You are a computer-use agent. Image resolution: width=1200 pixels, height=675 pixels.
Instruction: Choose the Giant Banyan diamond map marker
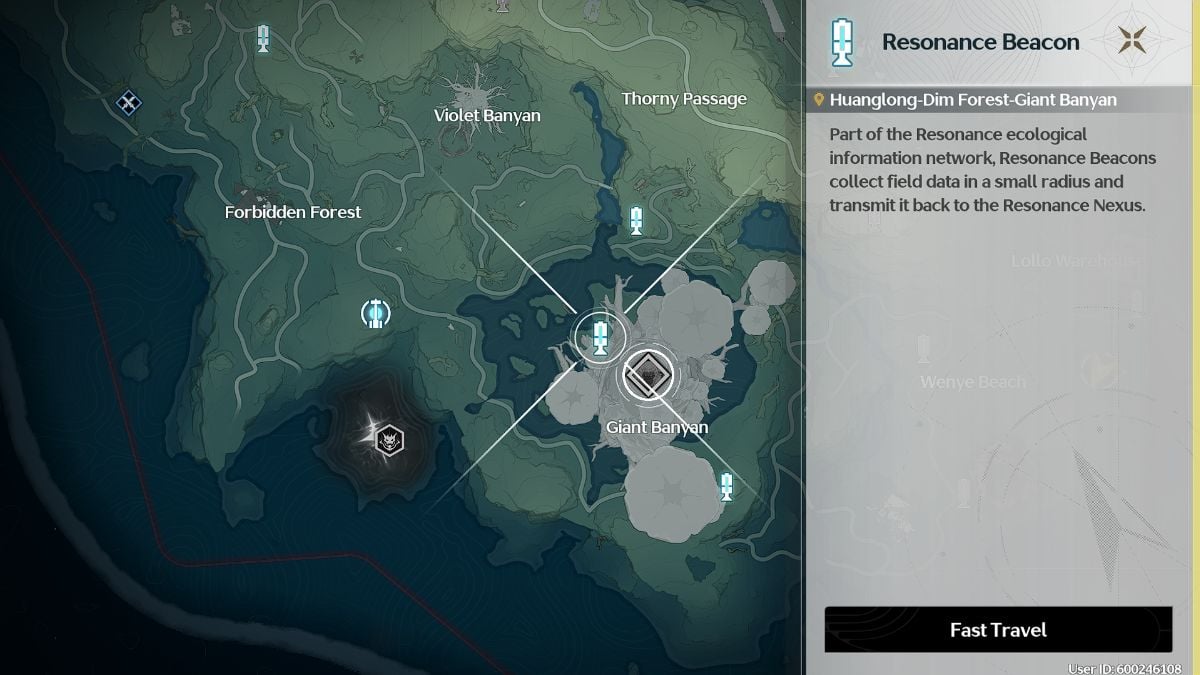coord(648,375)
